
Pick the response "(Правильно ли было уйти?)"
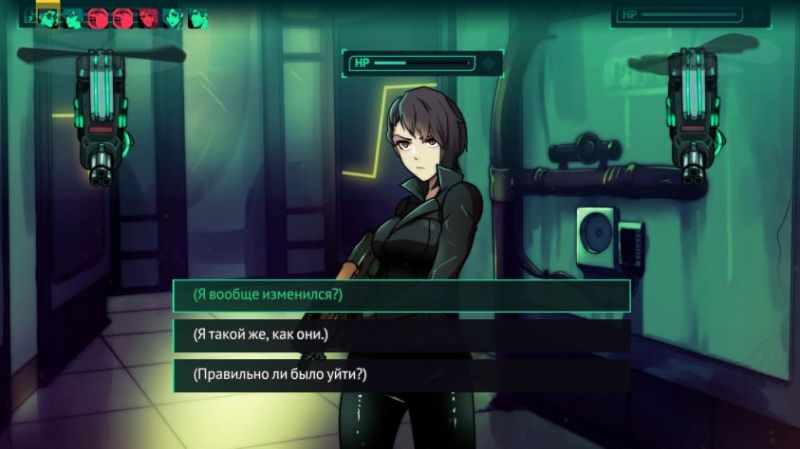[x=401, y=375]
